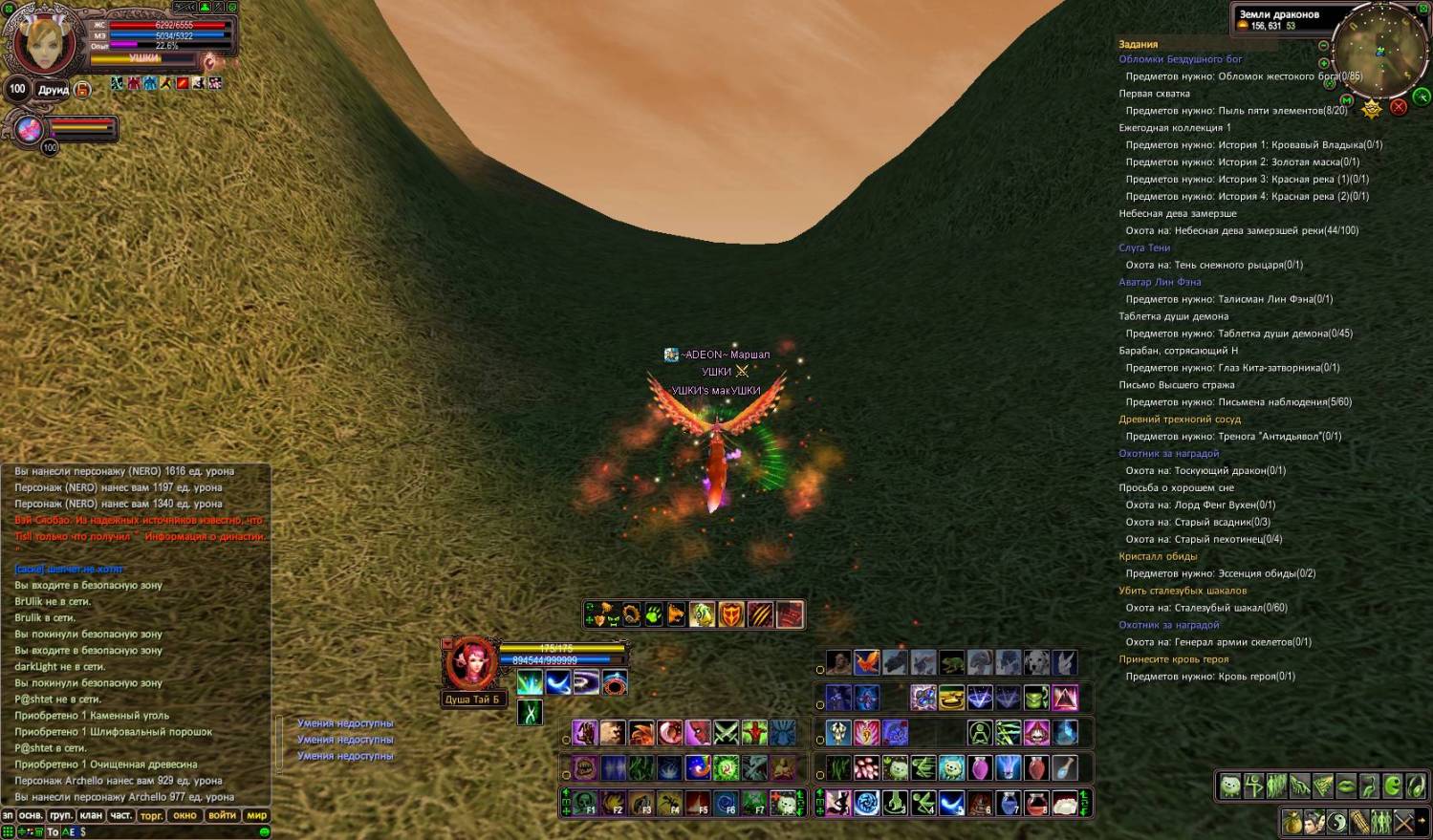Click the red crossed-swords button under the minimap
Viewport: 1433px width, 840px height.
pyautogui.click(x=1399, y=106)
